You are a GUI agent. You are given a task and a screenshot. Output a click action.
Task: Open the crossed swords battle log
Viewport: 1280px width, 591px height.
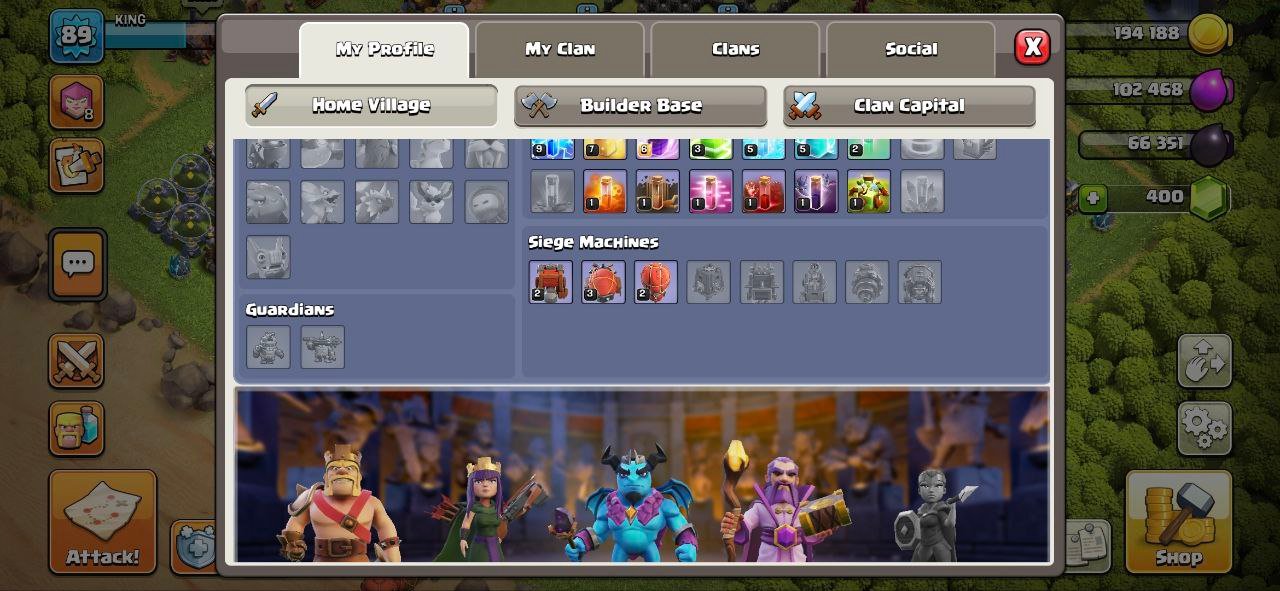click(x=76, y=360)
